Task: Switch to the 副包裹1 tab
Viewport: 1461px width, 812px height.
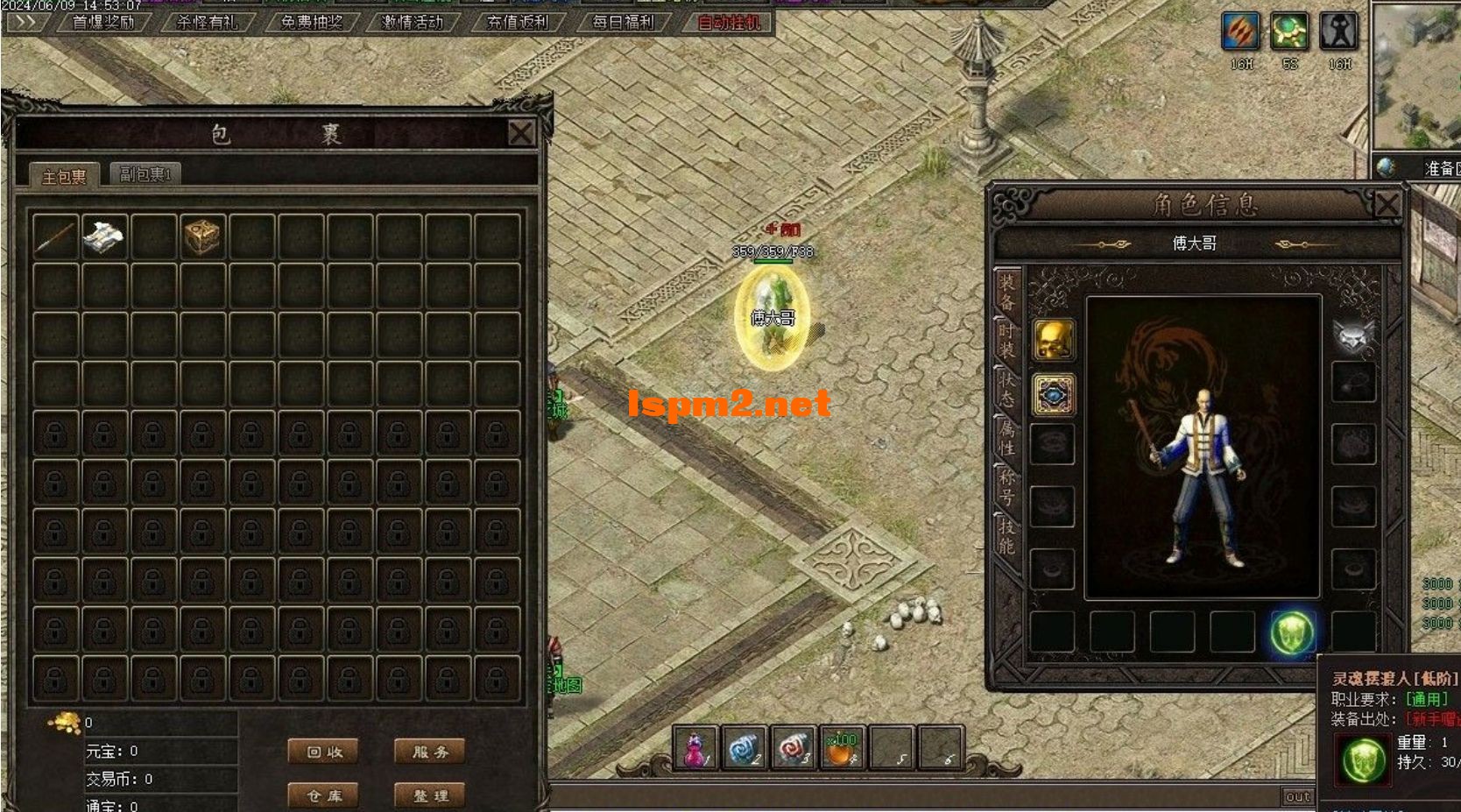Action: [146, 174]
